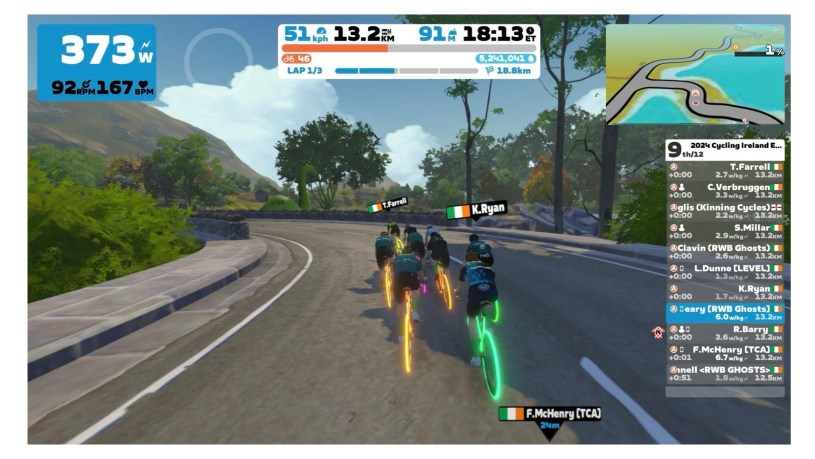The image size is (815, 459).
Task: Select L.Dunne (LEVEL) rider row
Action: (725, 272)
